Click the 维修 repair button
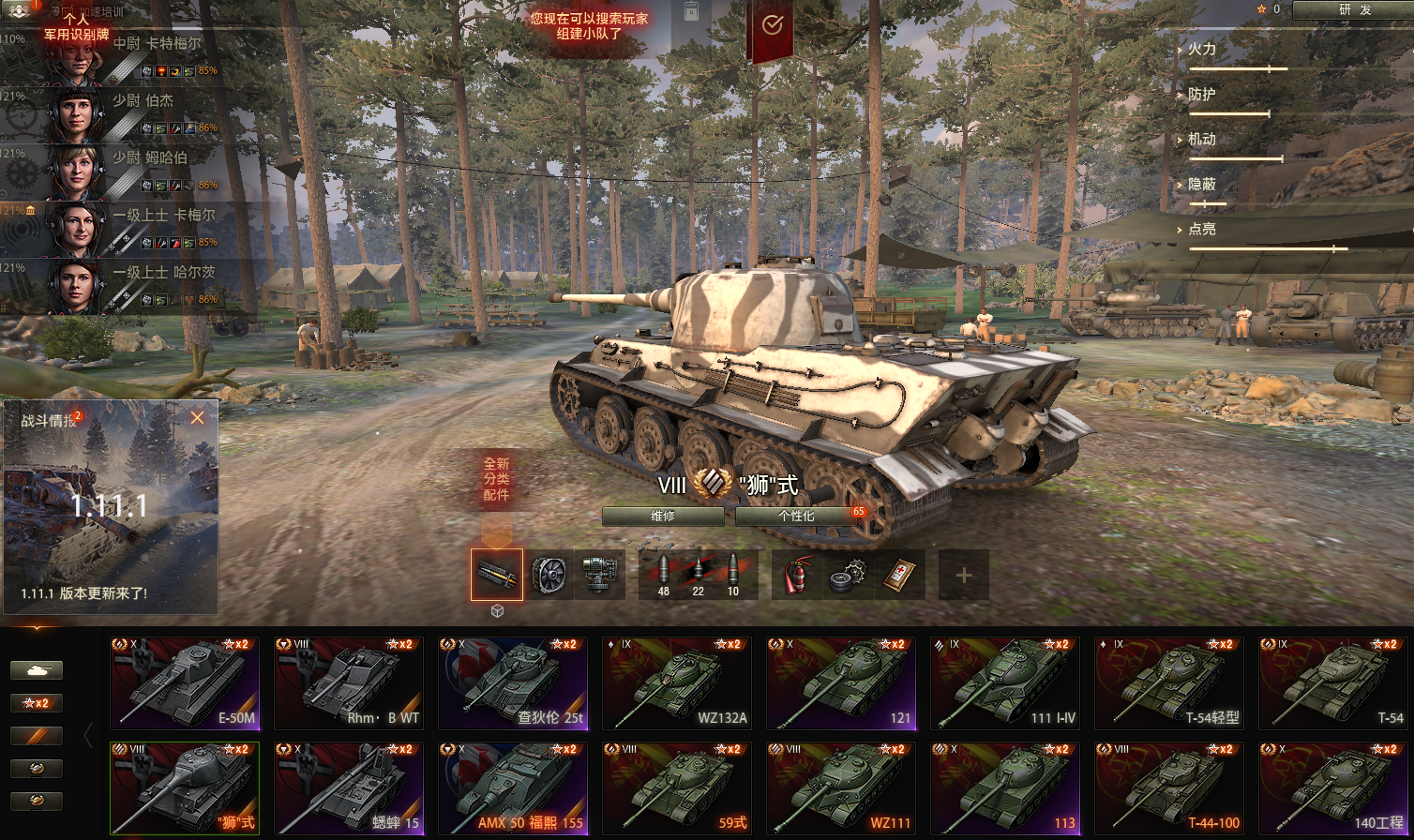Viewport: 1414px width, 840px height. [662, 516]
